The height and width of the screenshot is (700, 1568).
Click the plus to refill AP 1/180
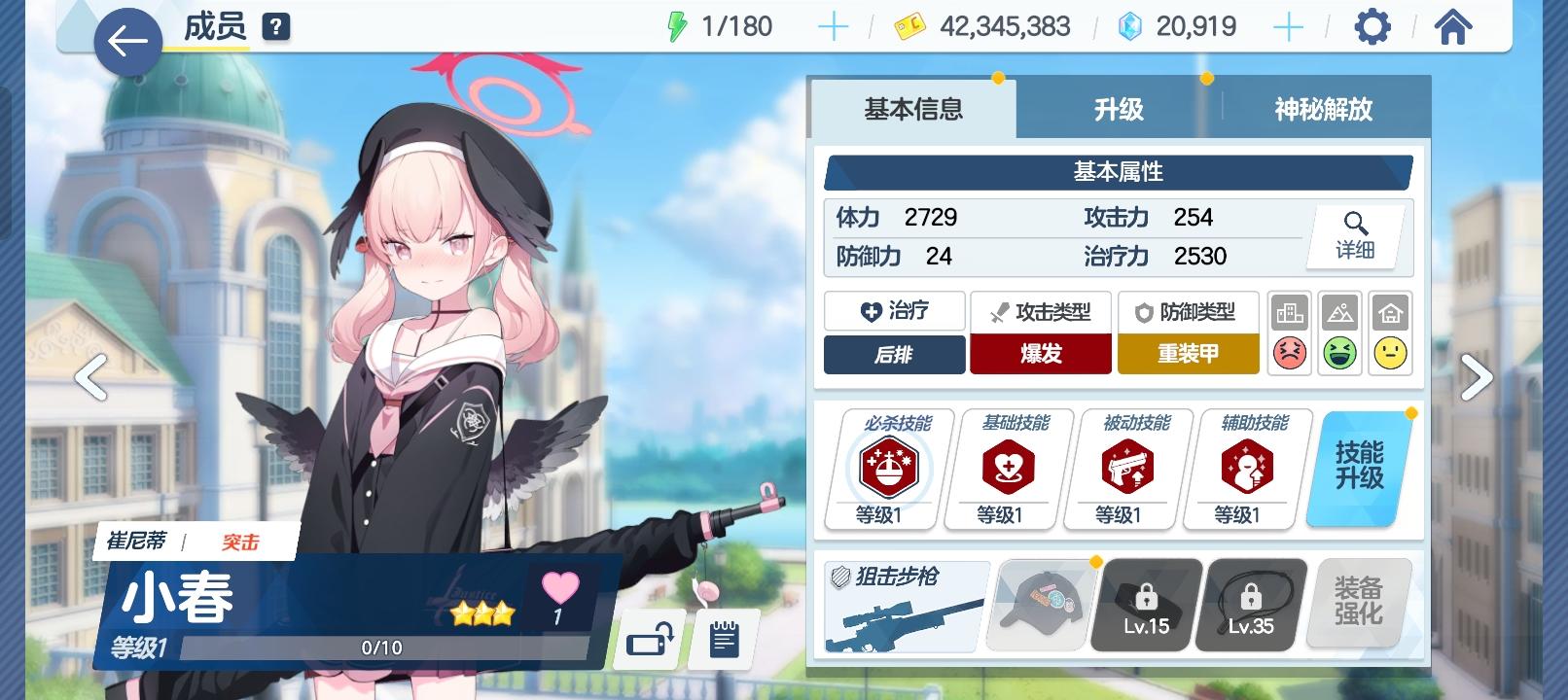[832, 26]
